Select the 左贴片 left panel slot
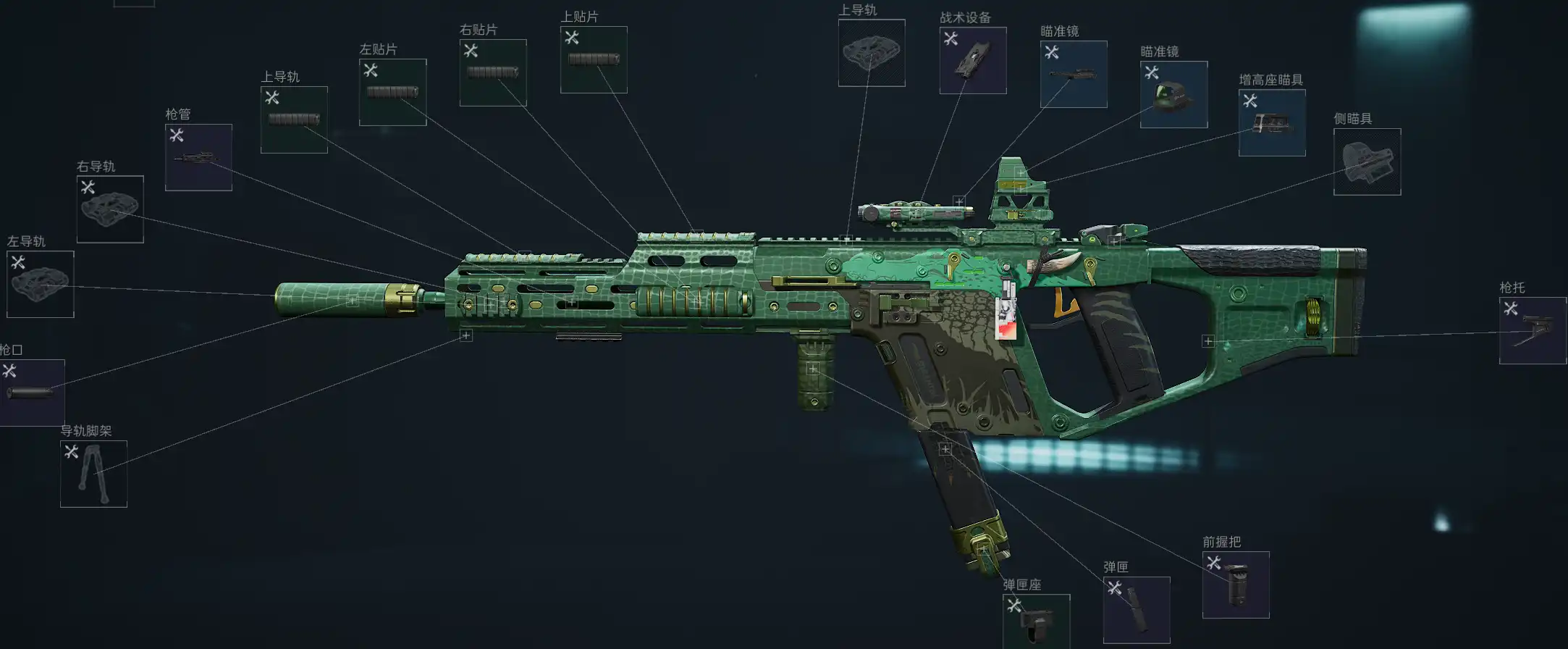The width and height of the screenshot is (1568, 649). point(392,92)
